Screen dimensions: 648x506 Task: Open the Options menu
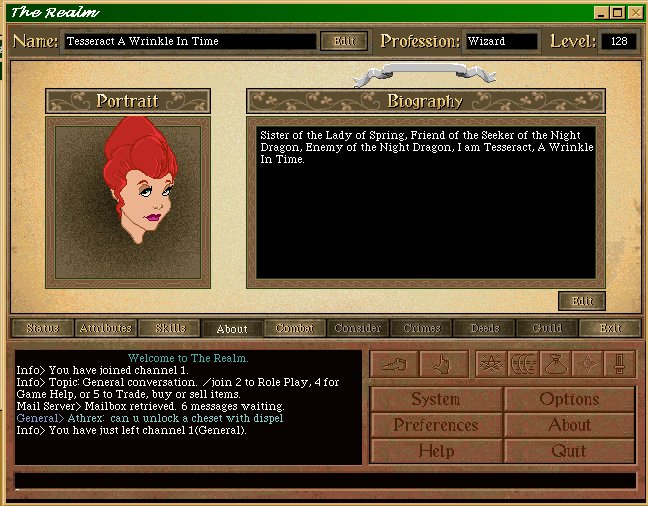569,399
